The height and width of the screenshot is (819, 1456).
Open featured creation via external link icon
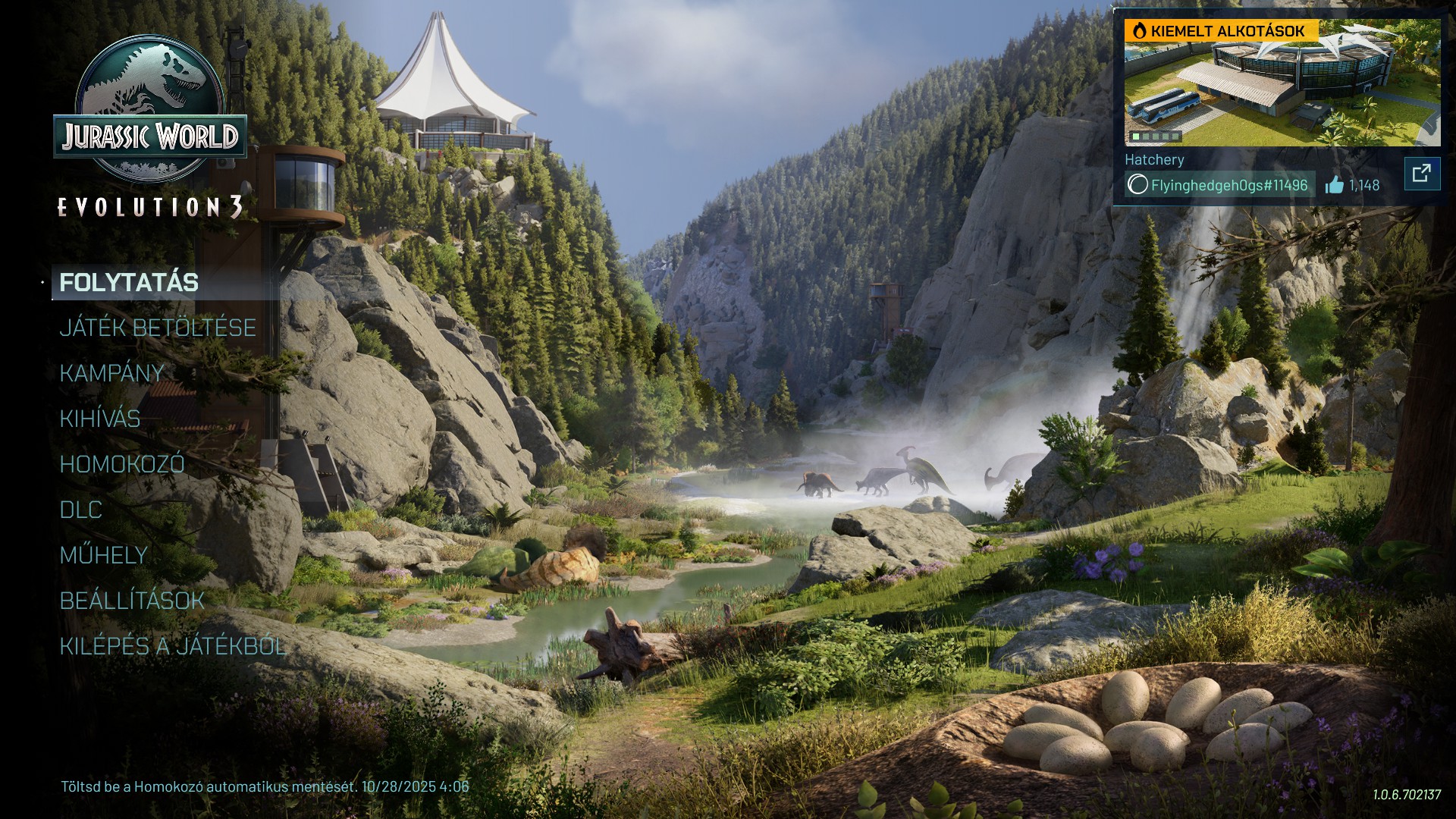click(1422, 174)
